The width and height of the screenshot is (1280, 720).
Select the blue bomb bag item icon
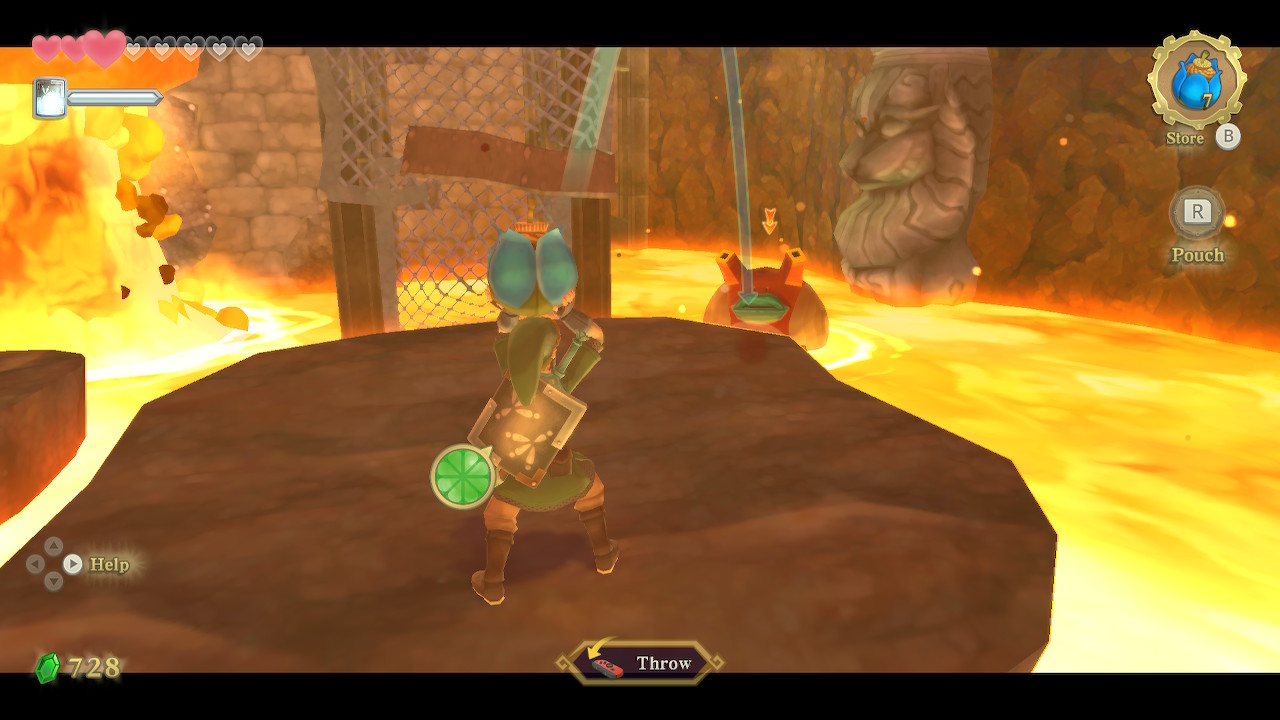[x=1196, y=82]
